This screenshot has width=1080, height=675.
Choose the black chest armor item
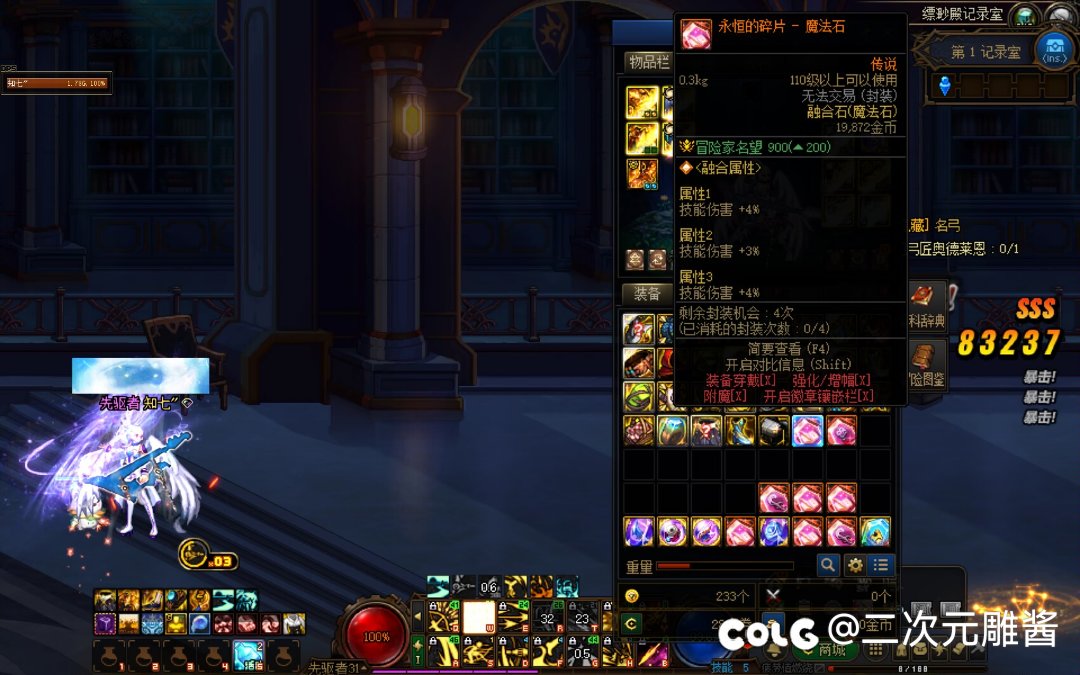[x=774, y=431]
